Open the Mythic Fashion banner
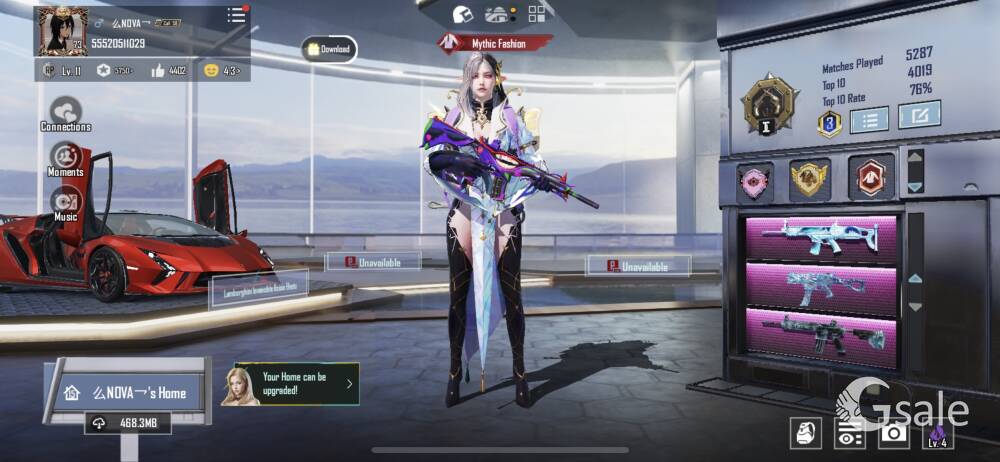 (495, 42)
